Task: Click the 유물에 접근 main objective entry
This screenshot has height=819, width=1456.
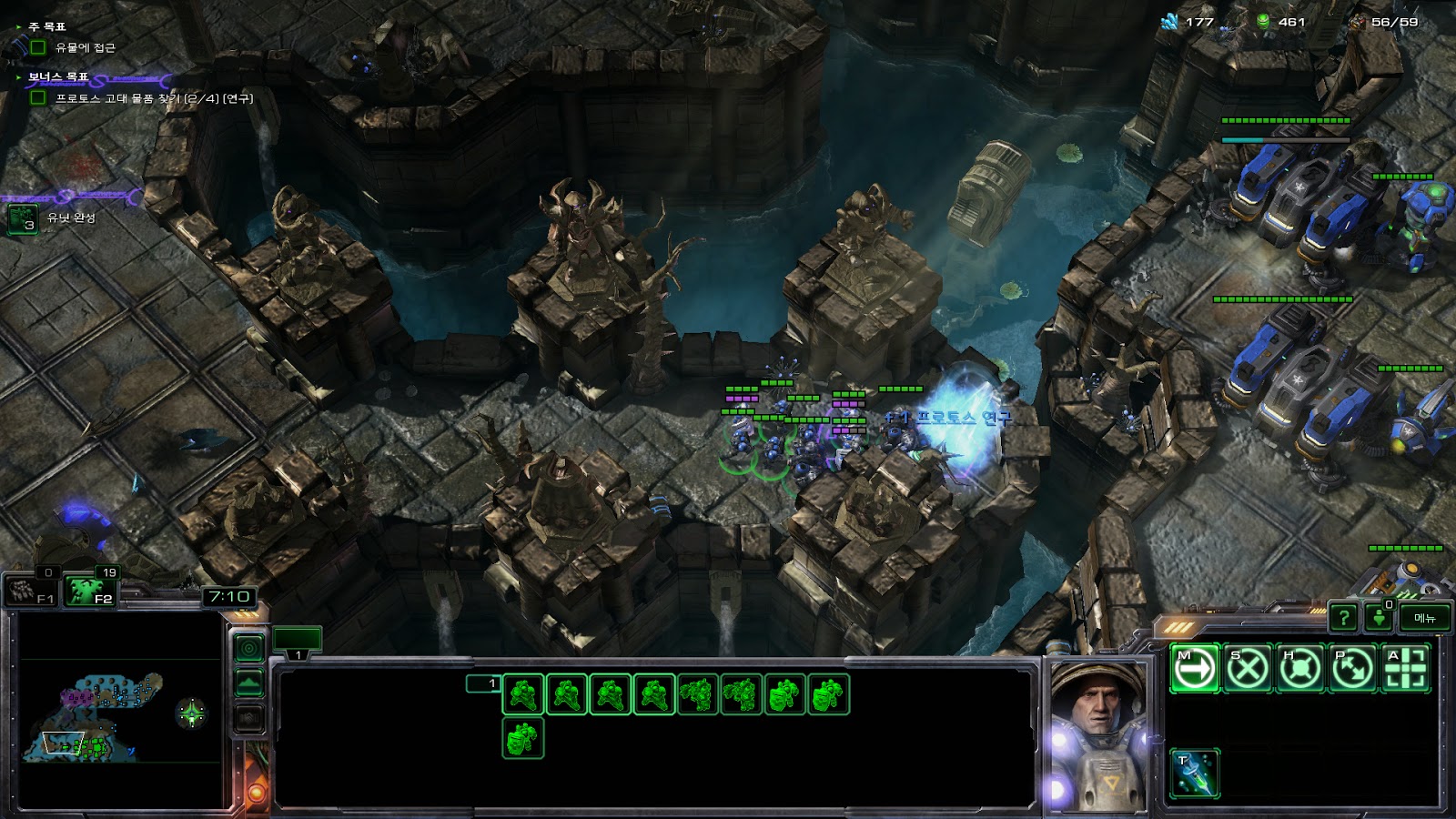Action: (x=85, y=47)
